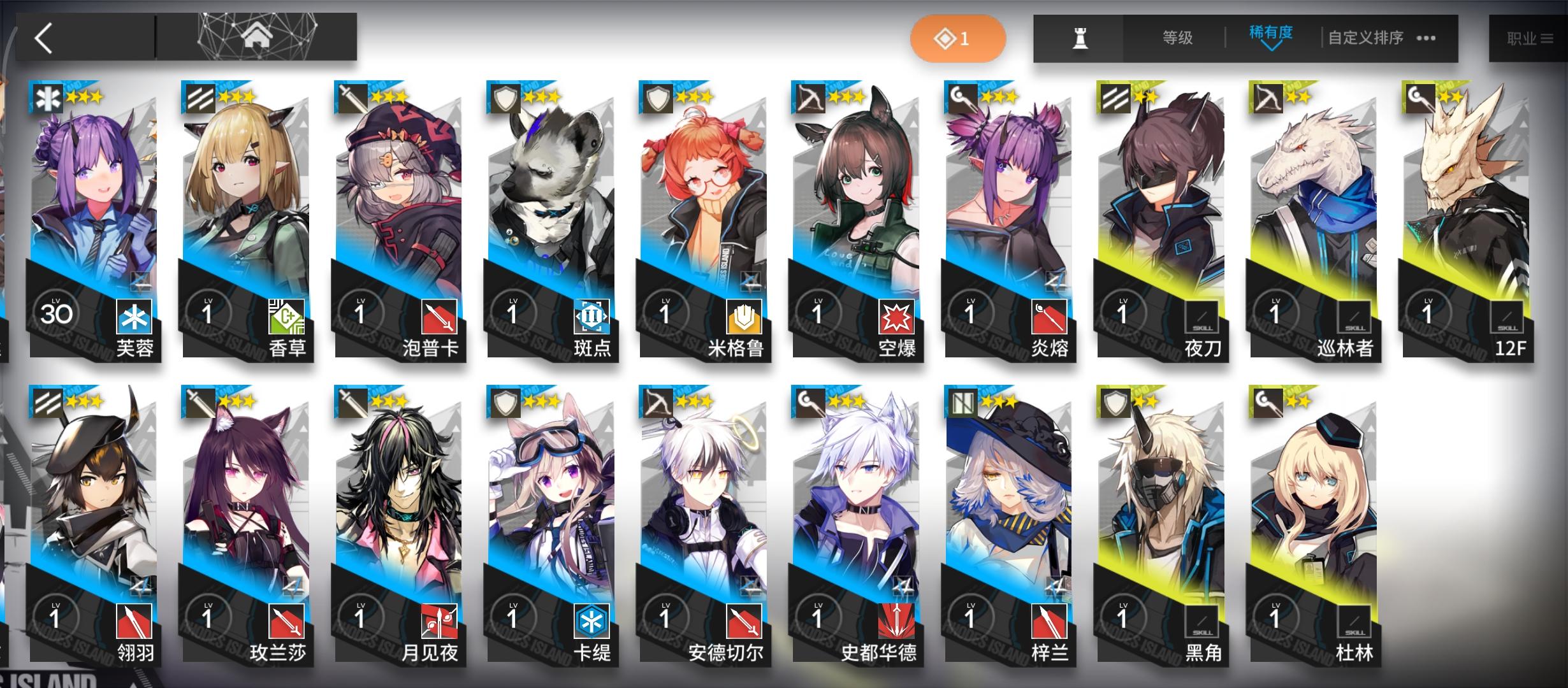Click the rook tower icon beside sort options
Image resolution: width=1568 pixels, height=688 pixels.
(1079, 37)
